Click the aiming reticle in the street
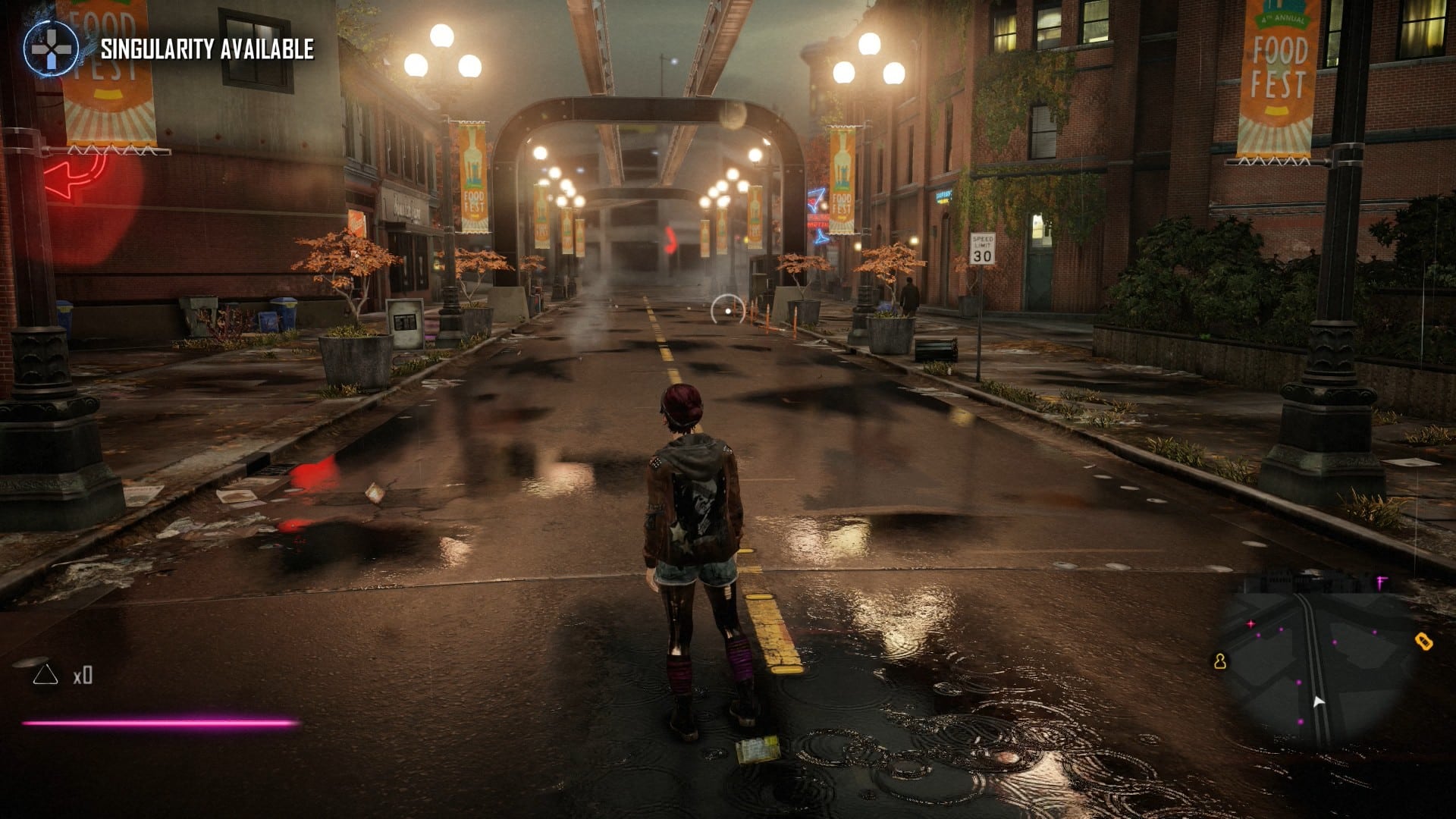Image resolution: width=1456 pixels, height=819 pixels. click(726, 306)
